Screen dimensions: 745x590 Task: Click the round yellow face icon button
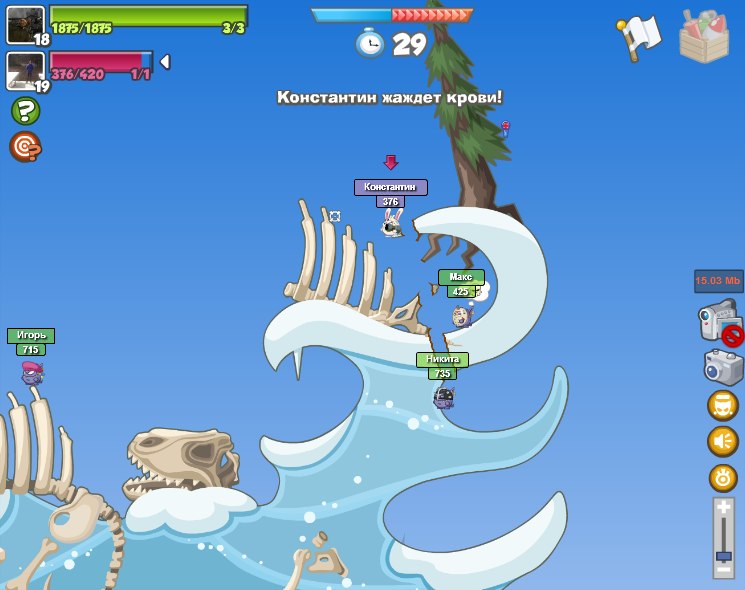723,405
